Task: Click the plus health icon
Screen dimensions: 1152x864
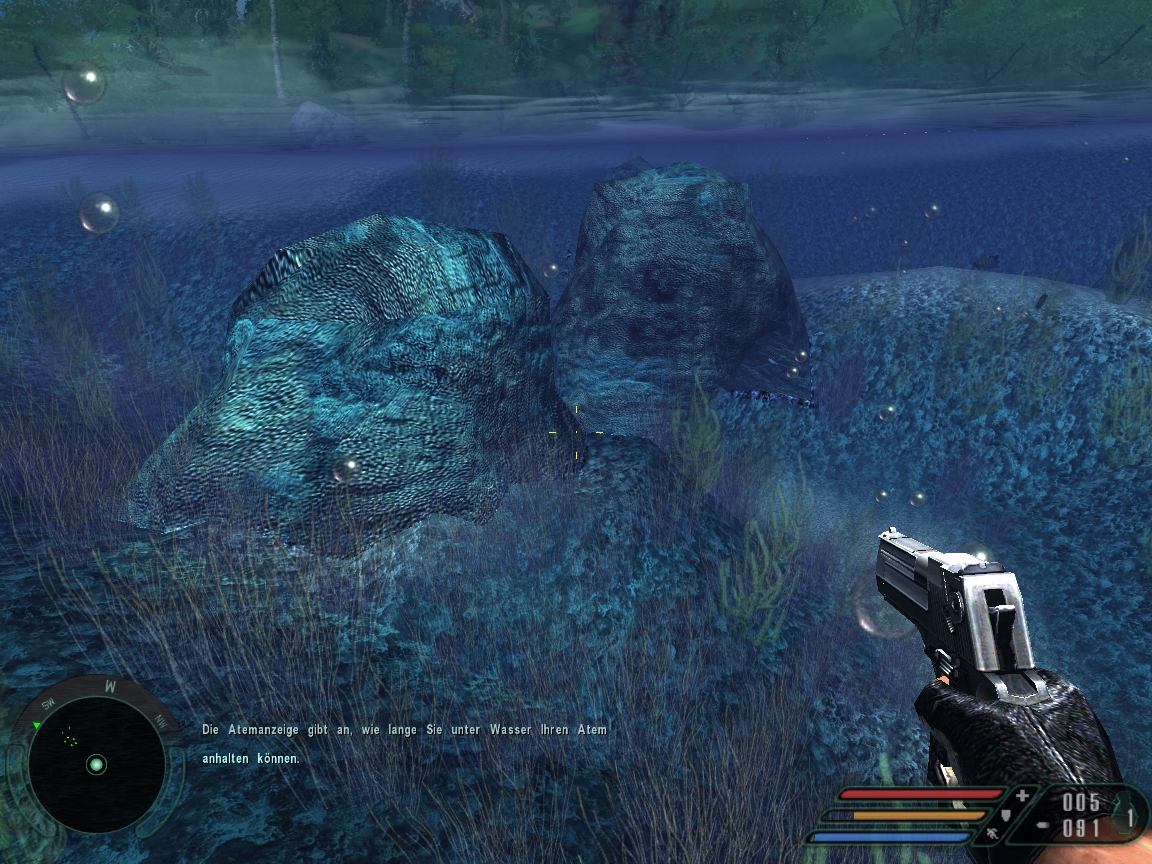Action: [1022, 796]
